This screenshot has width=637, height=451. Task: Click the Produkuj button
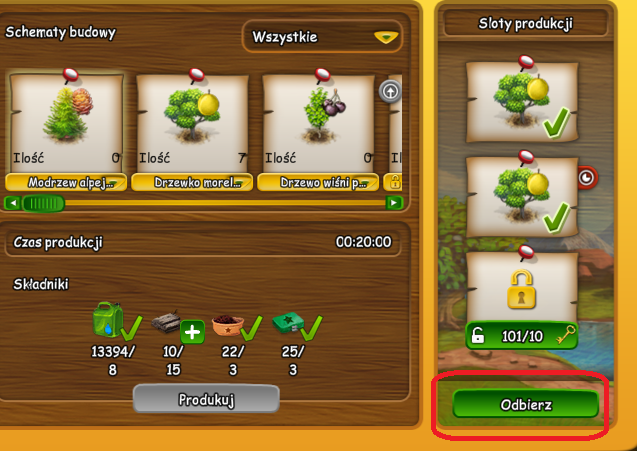click(206, 399)
